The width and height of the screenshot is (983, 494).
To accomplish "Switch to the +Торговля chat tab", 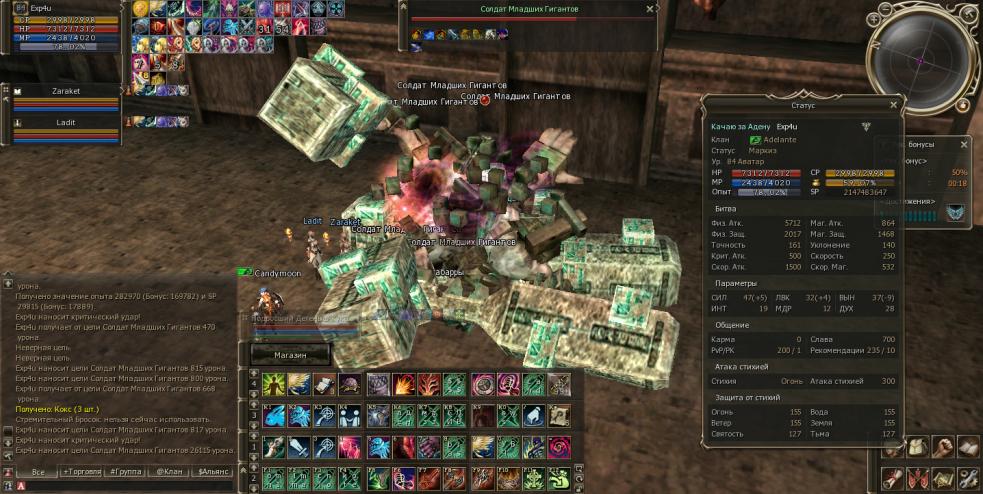I will click(83, 471).
